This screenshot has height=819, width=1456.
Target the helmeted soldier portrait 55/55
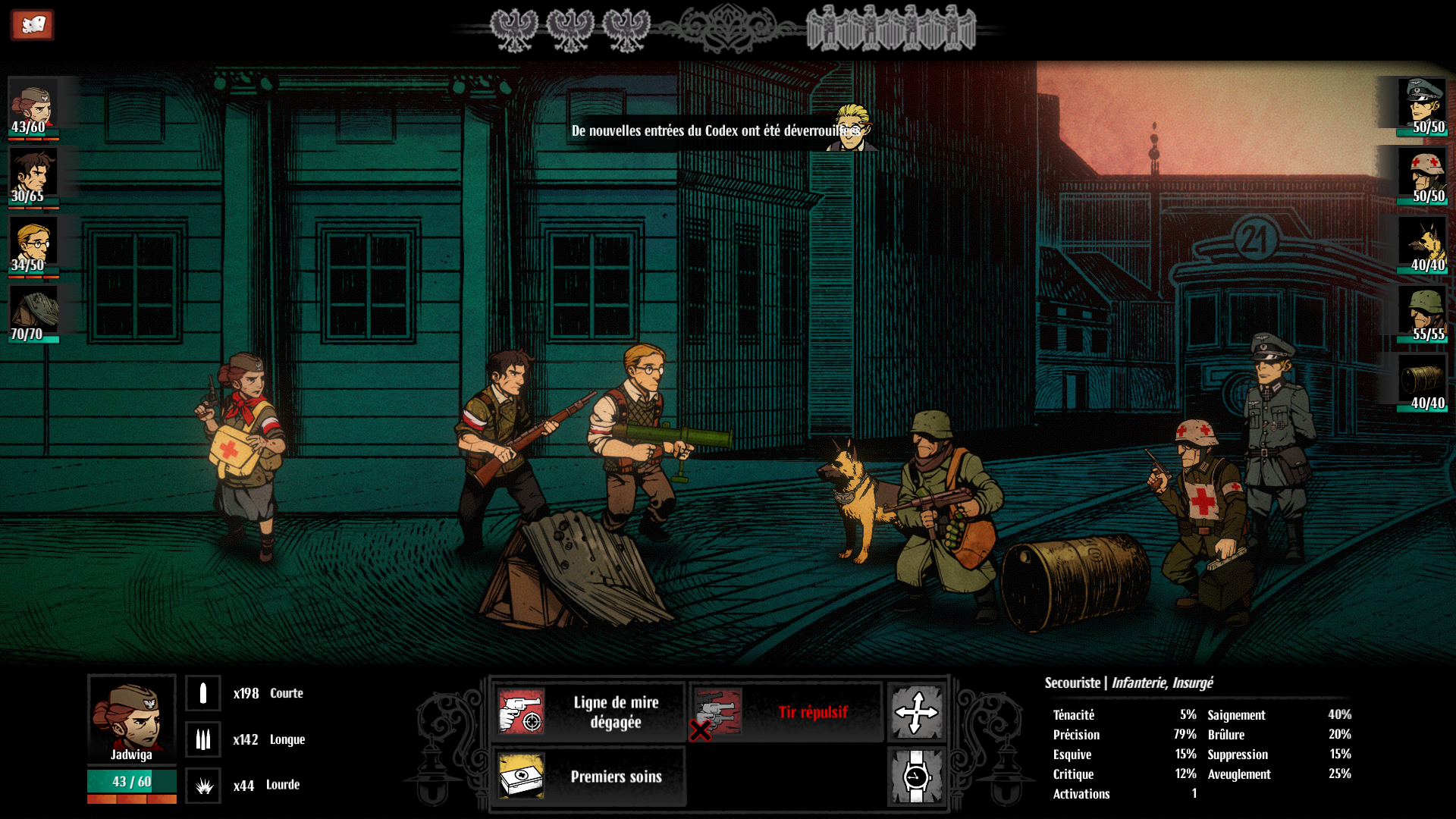point(1423,314)
